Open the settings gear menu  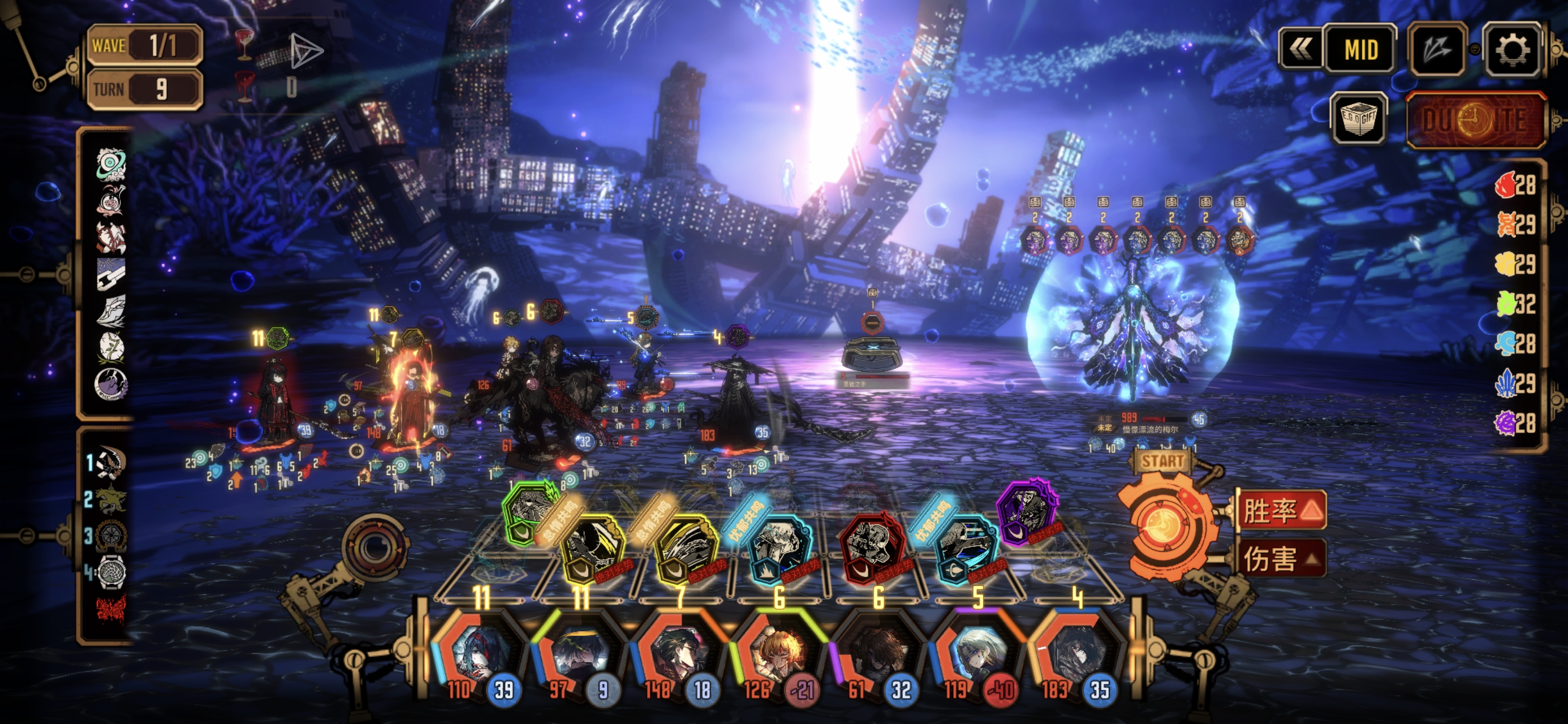coord(1511,49)
